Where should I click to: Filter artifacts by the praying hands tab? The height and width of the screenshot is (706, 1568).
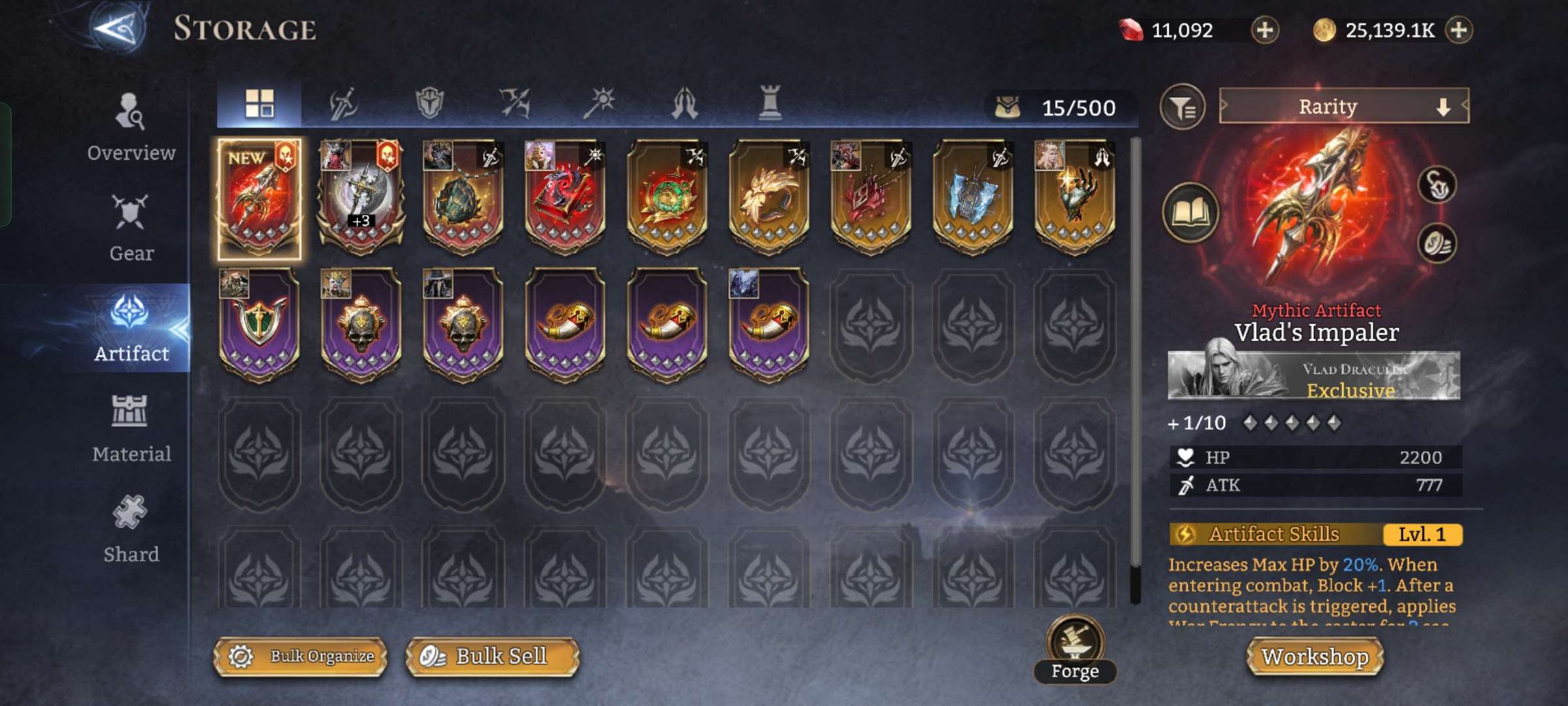(x=685, y=104)
